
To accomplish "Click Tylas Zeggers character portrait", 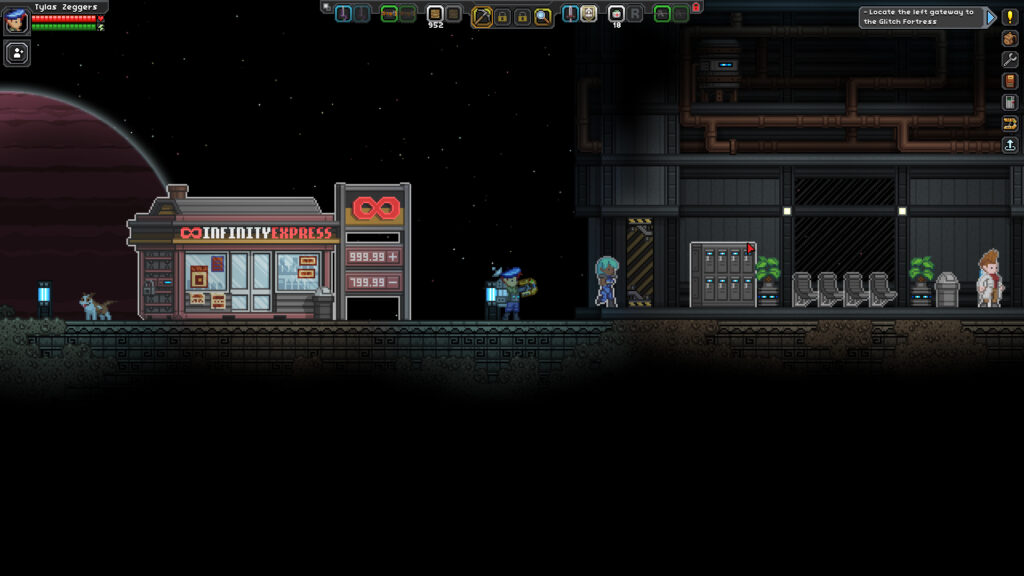I will coord(16,19).
